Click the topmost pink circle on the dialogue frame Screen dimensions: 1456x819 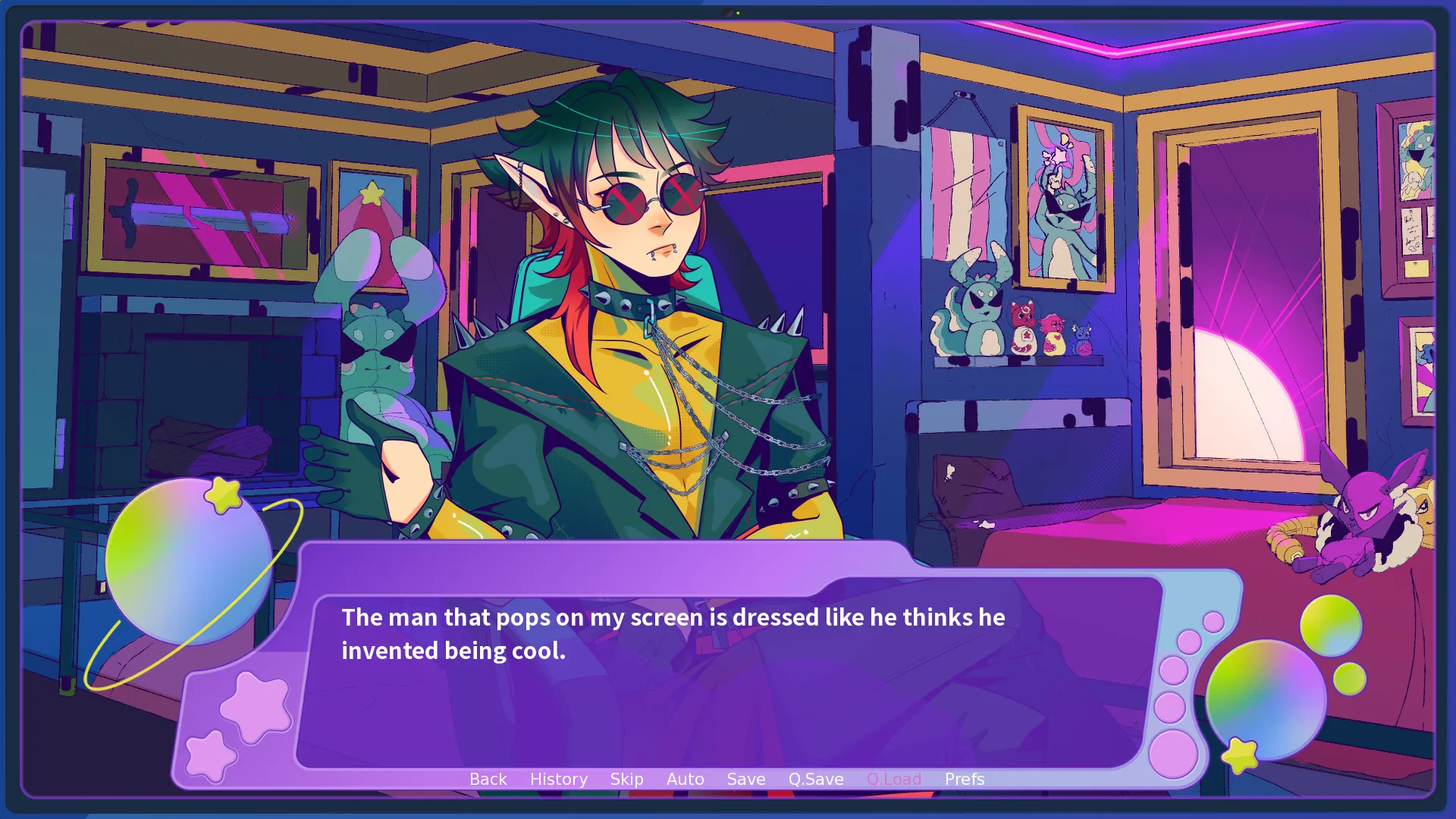(1213, 622)
